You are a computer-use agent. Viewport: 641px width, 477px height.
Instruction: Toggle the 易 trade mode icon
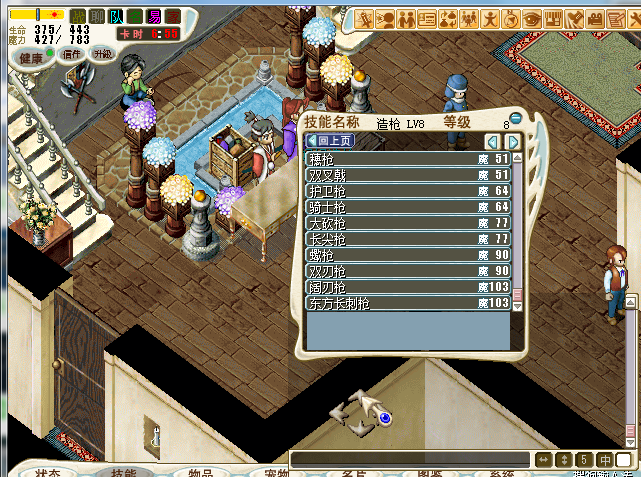[x=154, y=16]
